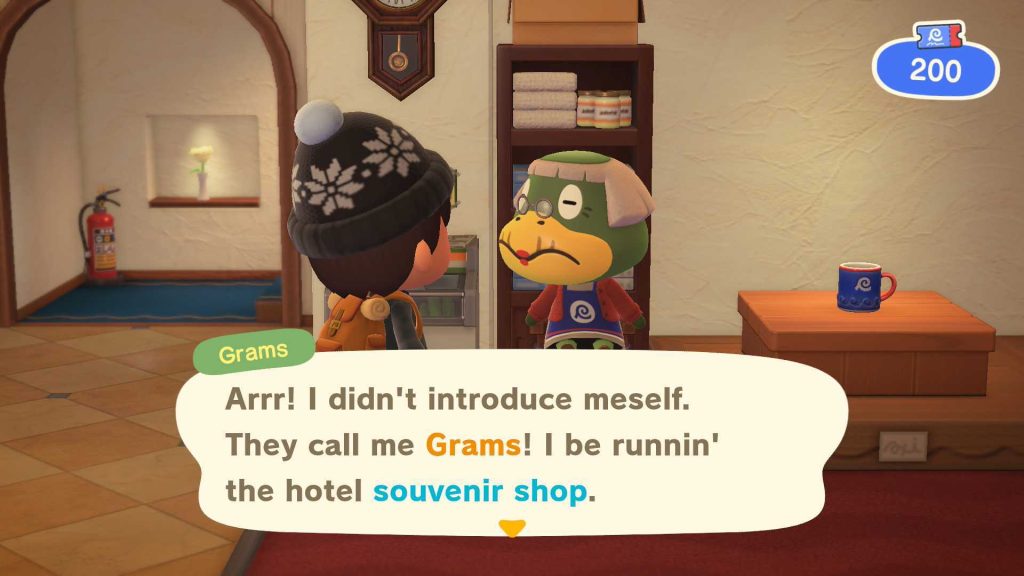Click the orange continue arrow in dialogue
Screen dimensions: 1024x576
point(511,528)
